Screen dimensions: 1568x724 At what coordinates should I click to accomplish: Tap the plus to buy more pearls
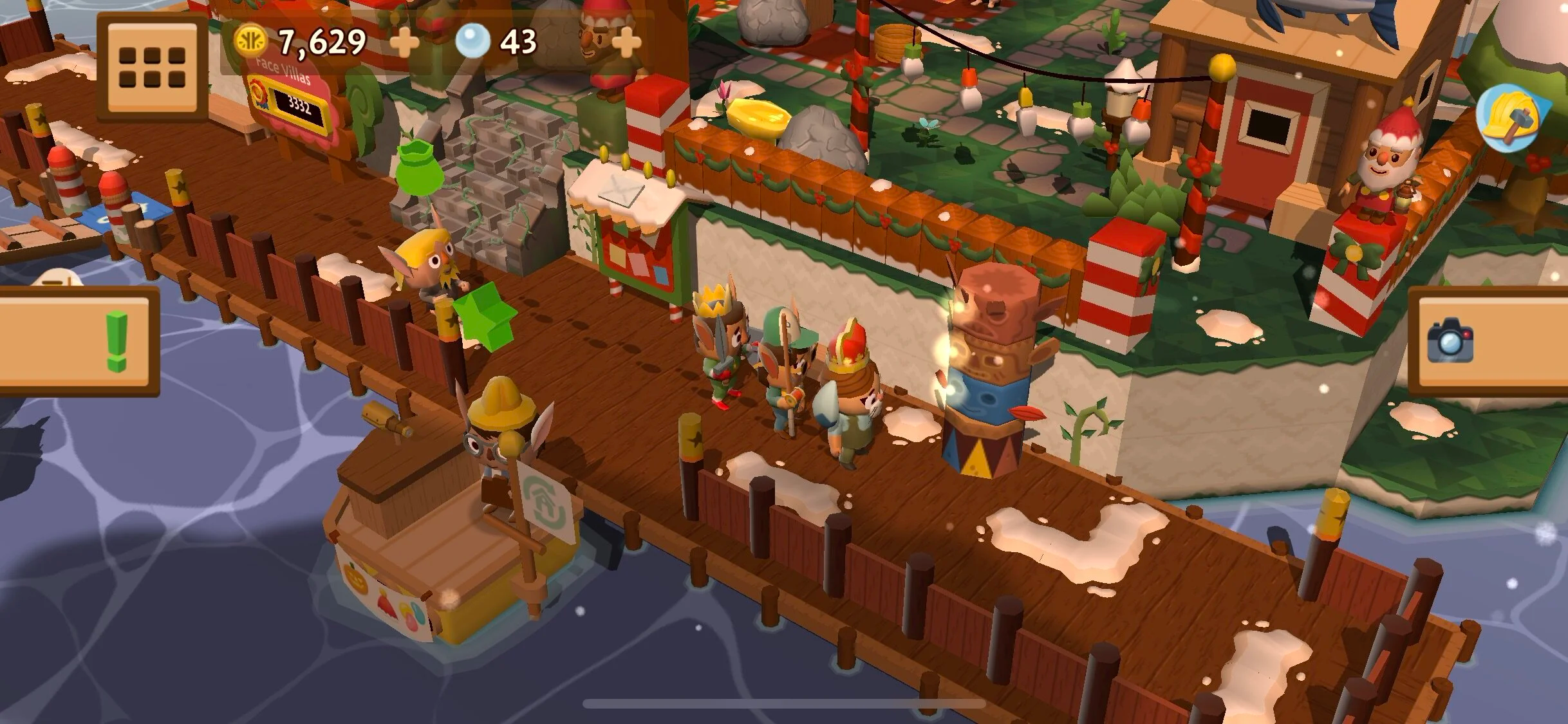tap(624, 42)
